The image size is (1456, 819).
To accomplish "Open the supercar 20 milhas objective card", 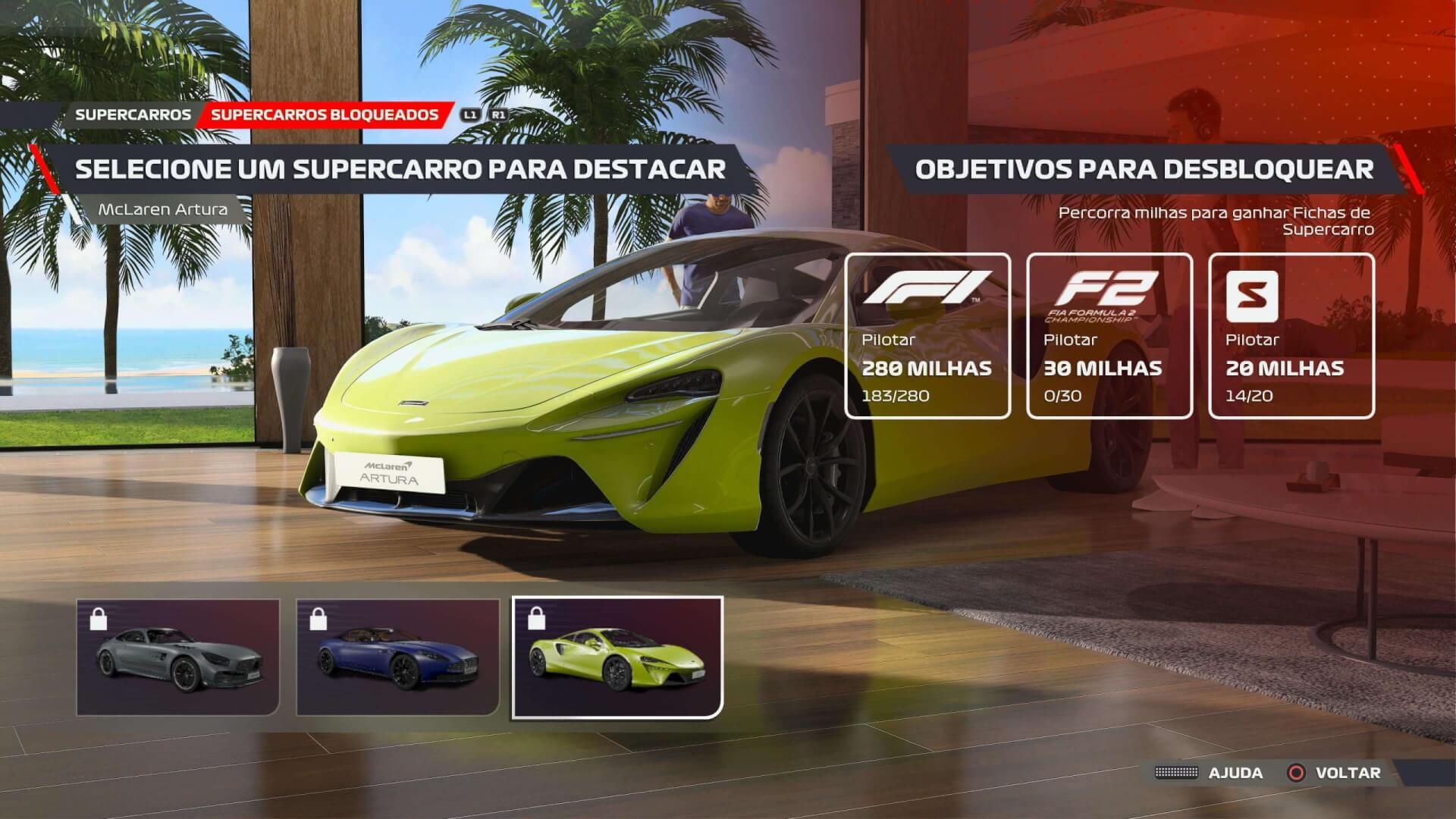I will point(1291,335).
